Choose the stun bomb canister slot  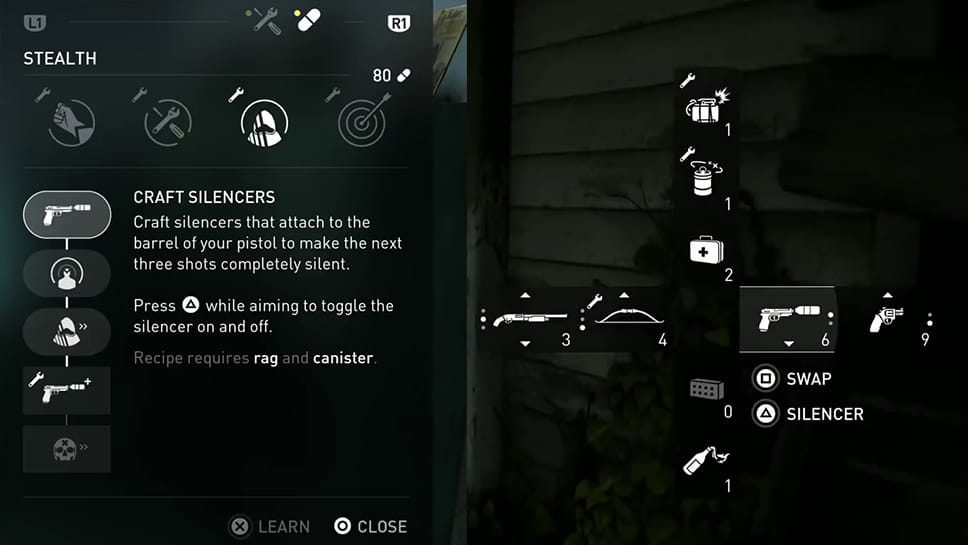706,182
